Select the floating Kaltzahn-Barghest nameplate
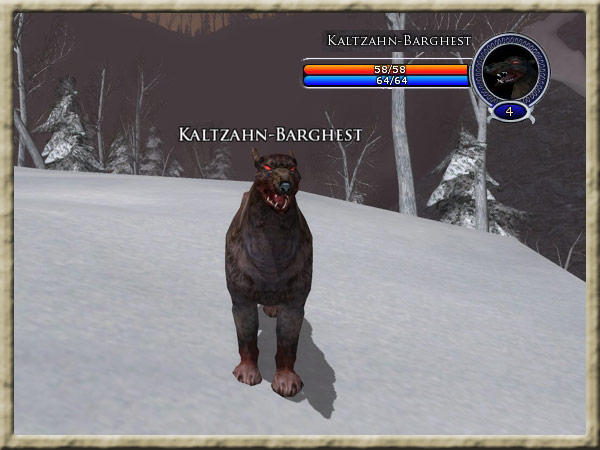600x450 pixels. [270, 134]
